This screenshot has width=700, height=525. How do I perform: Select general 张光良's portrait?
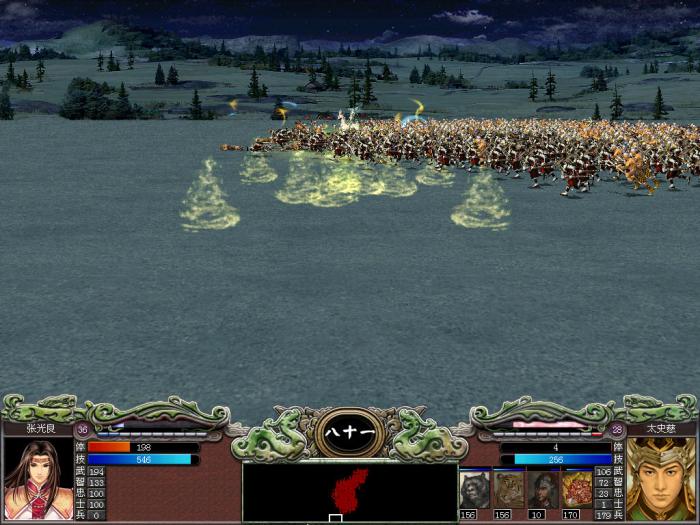[x=37, y=478]
